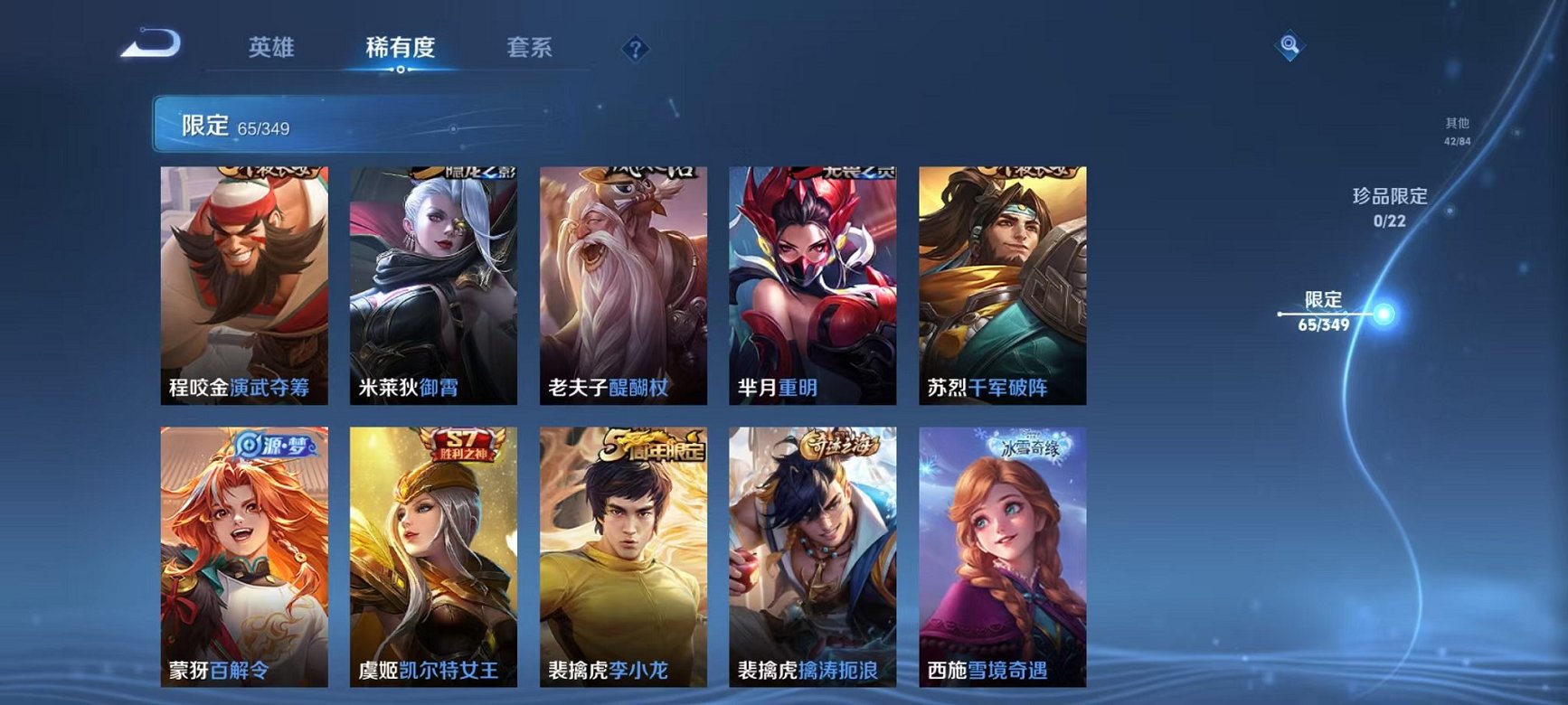The image size is (1568, 705).
Task: Switch to the 英雄 tab
Action: click(x=271, y=48)
